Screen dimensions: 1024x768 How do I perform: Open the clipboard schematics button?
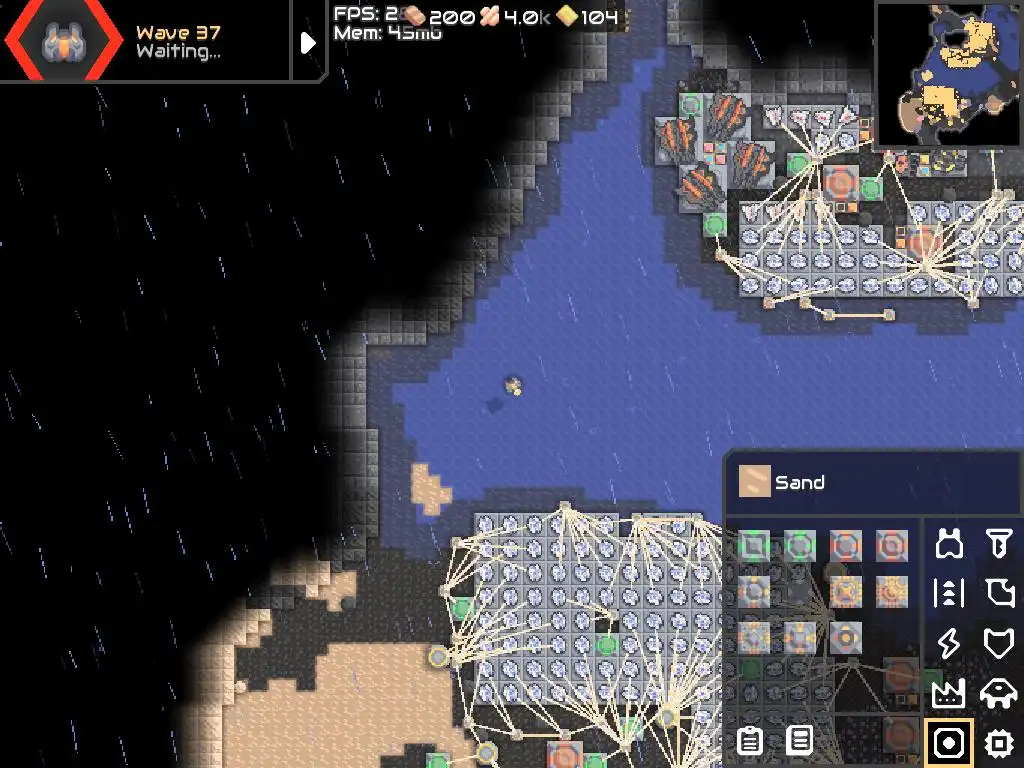tap(749, 741)
